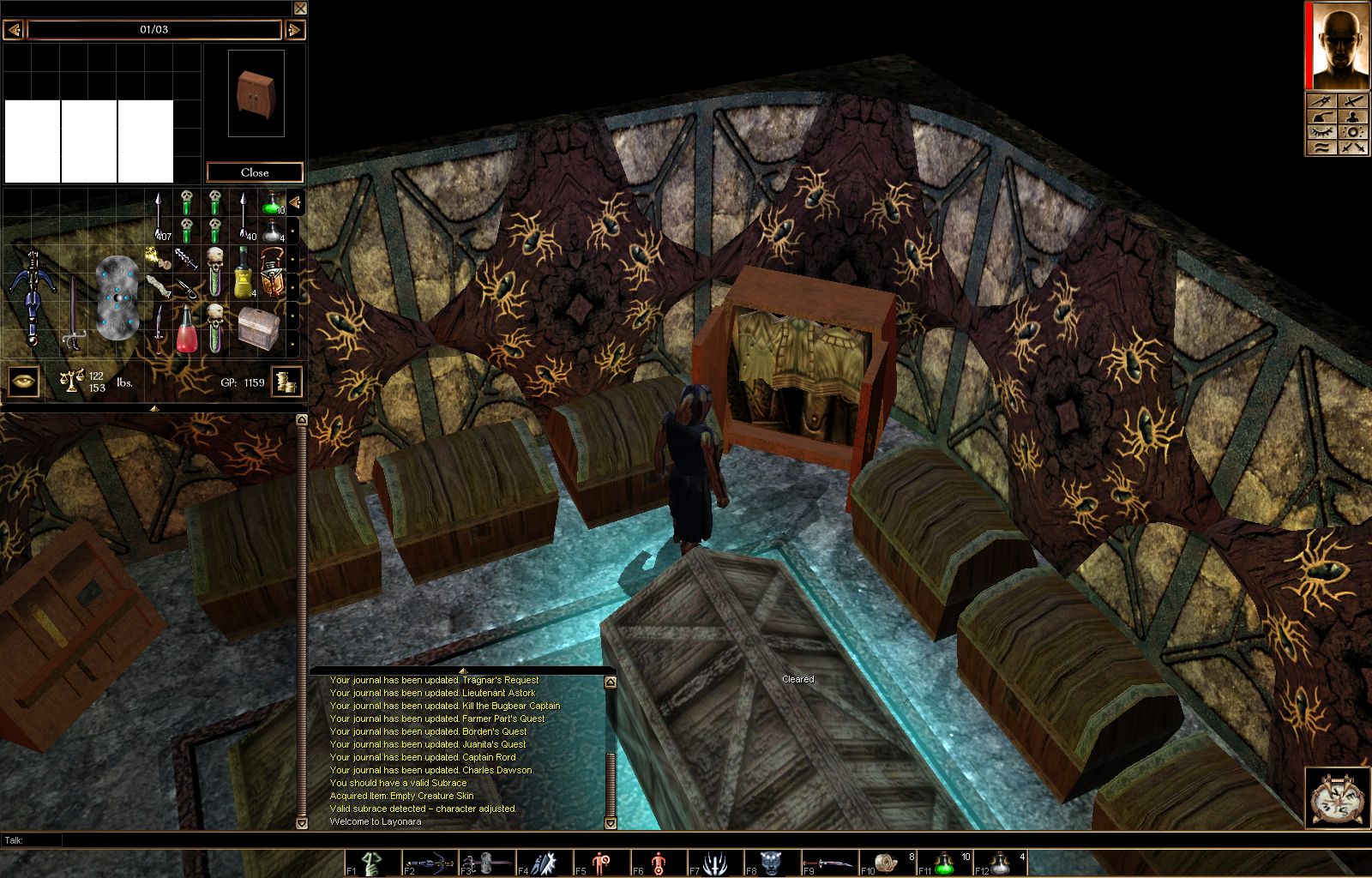Screen dimensions: 1372x878
Task: Select the round gray shield in inventory
Action: 117,297
